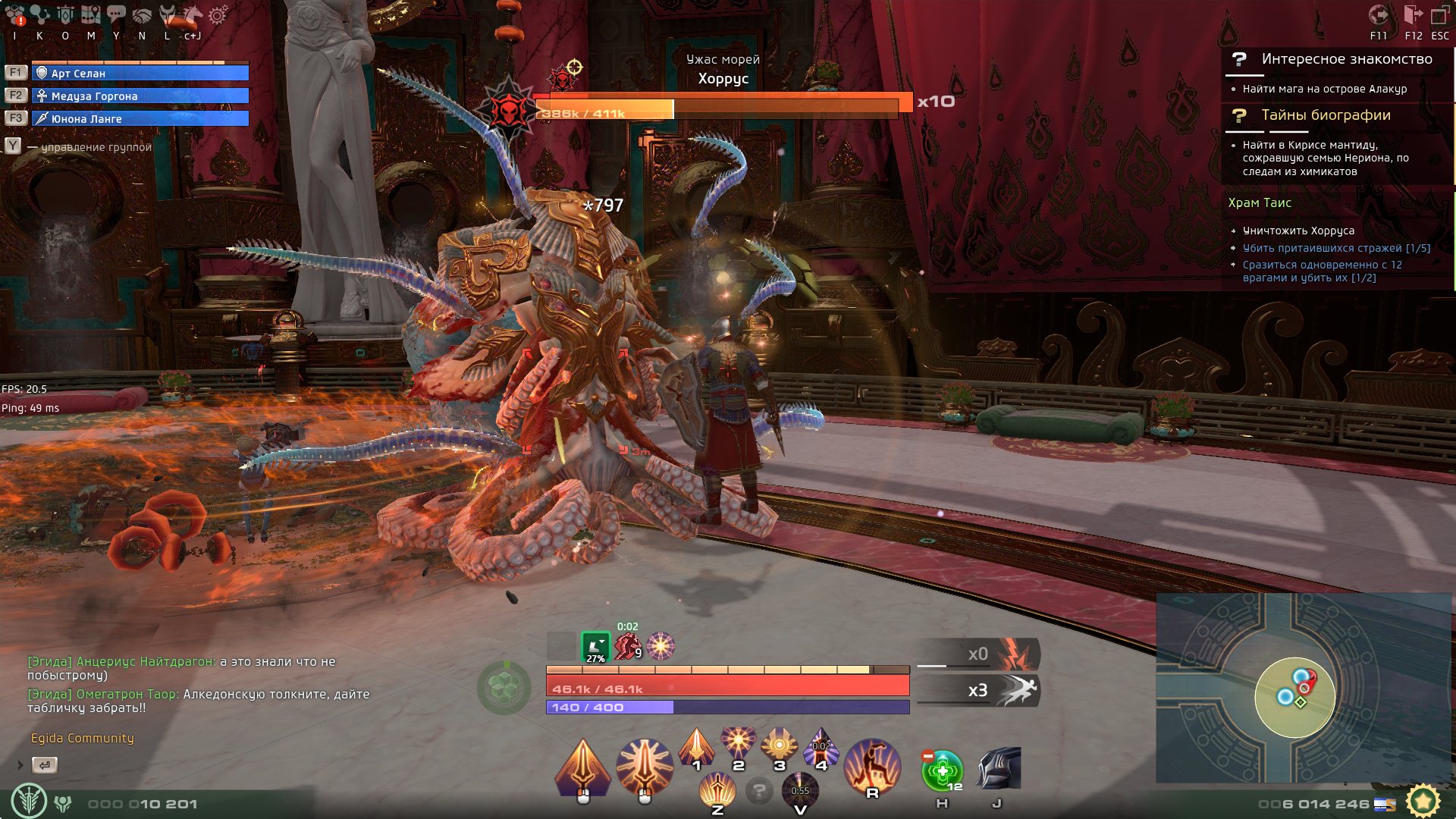Open the chat speech bubble icon
Screen dimensions: 1456x819
point(116,14)
